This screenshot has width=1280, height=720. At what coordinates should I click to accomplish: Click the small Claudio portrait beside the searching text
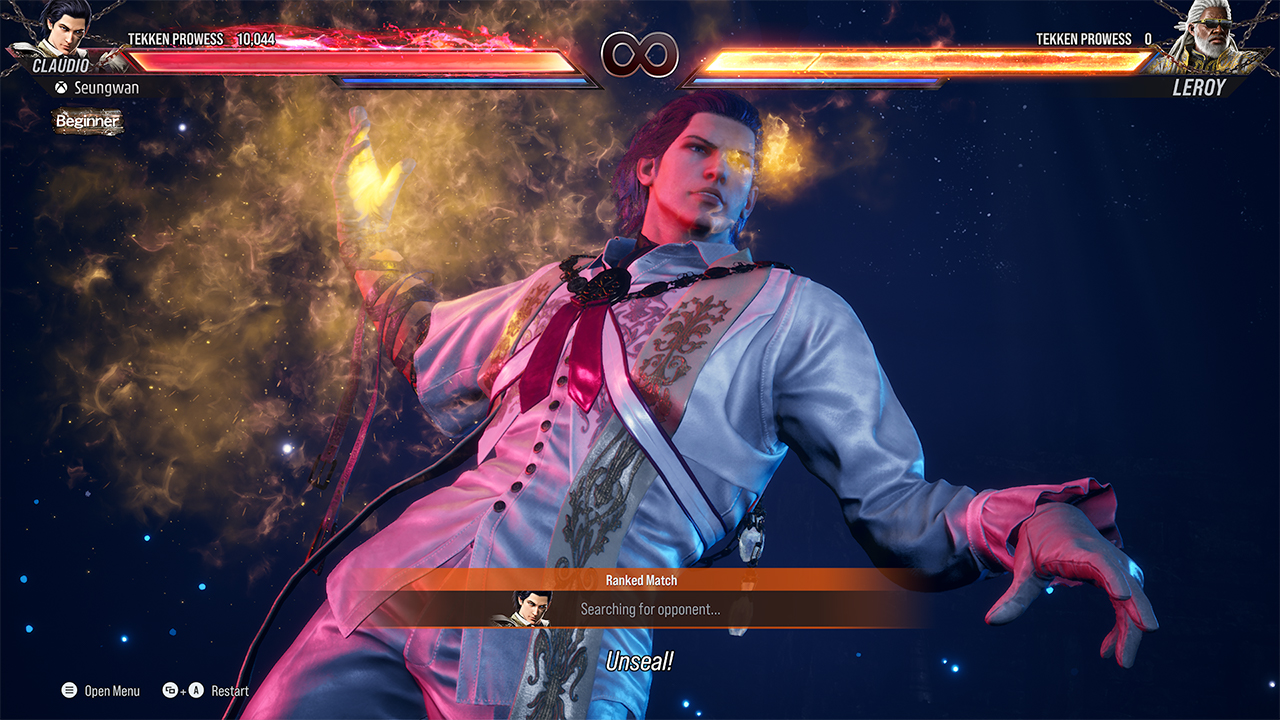[531, 608]
